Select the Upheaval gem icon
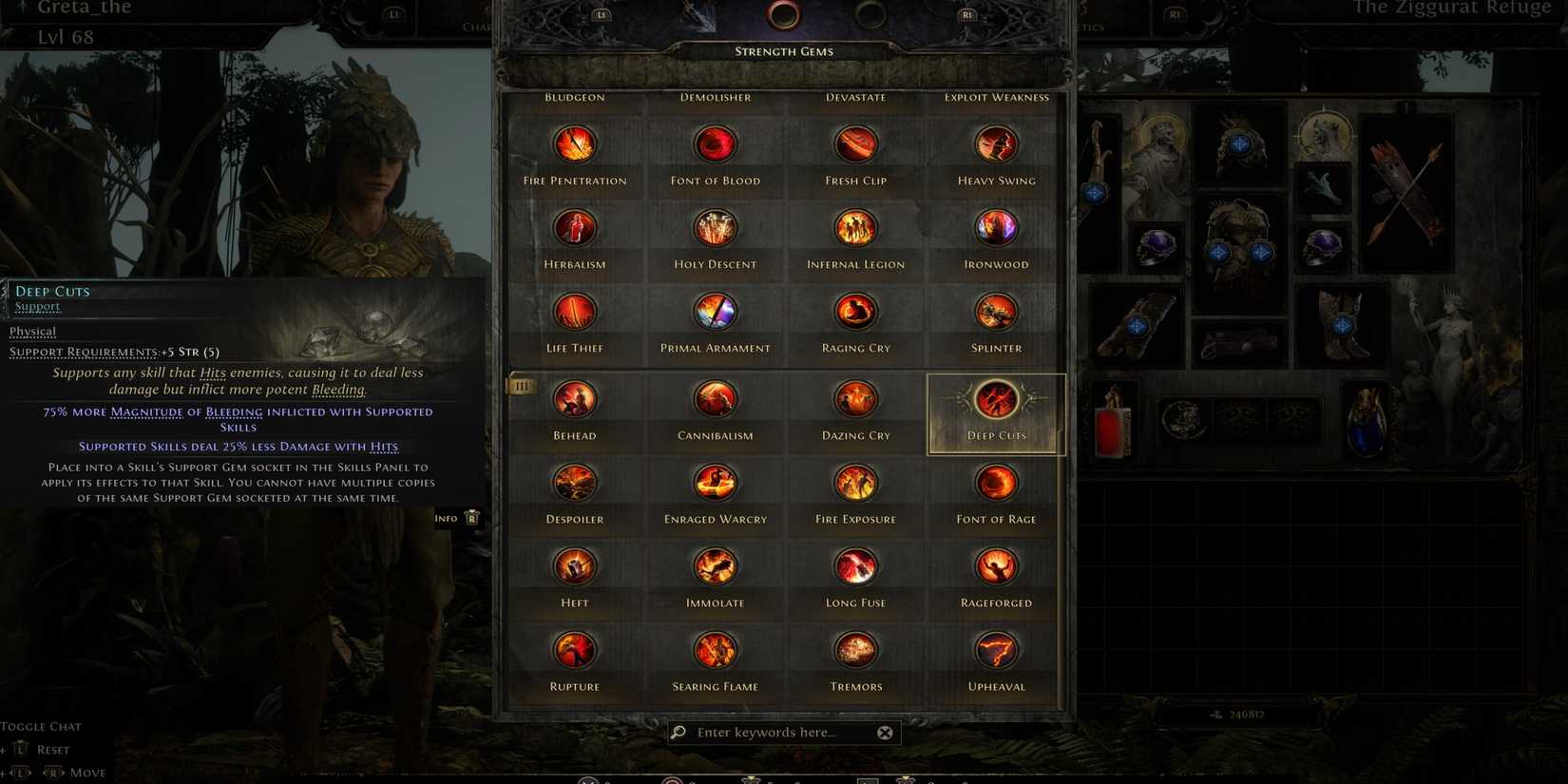This screenshot has height=784, width=1568. [x=995, y=649]
